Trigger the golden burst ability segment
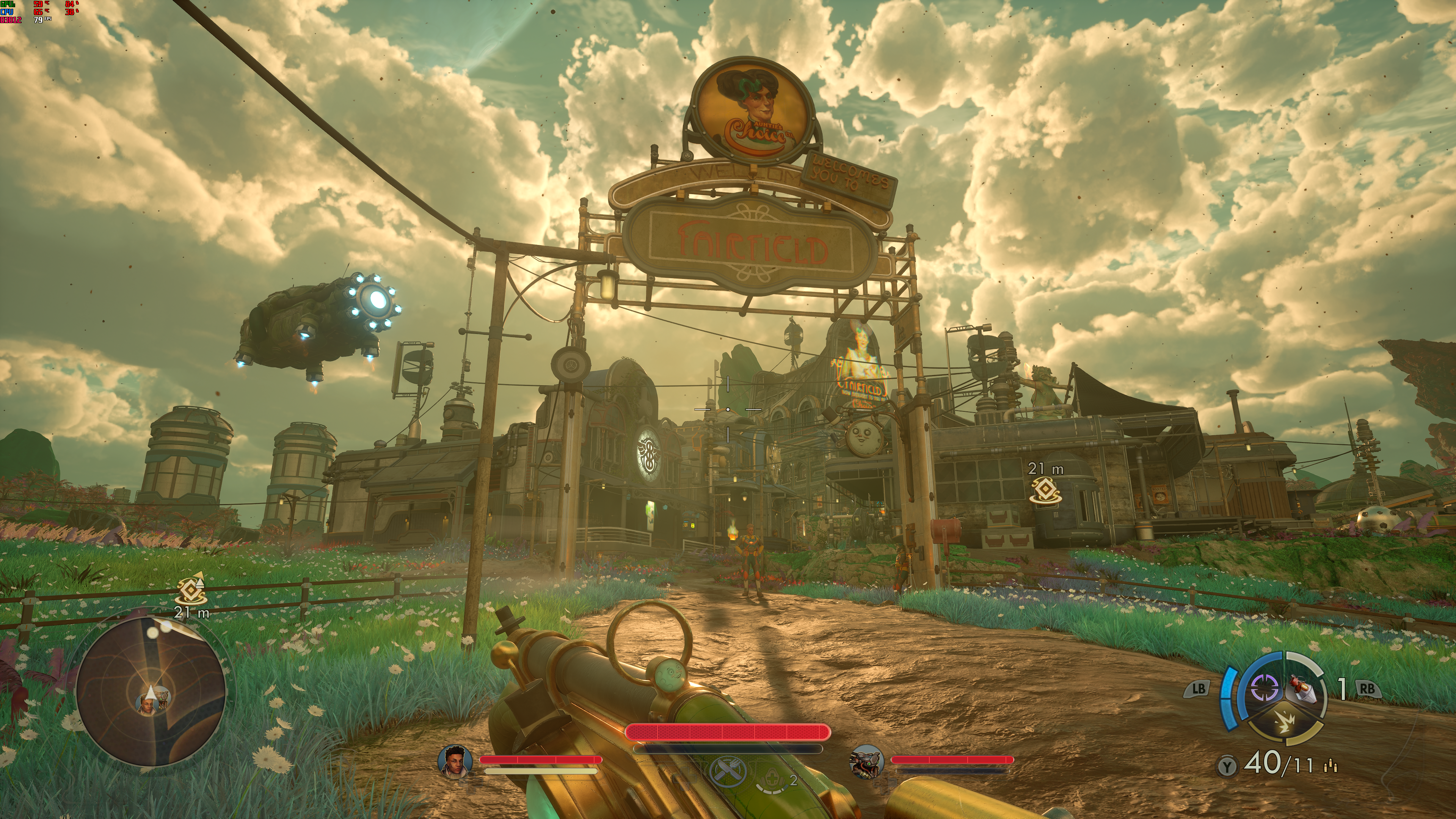1456x819 pixels. [x=1285, y=722]
